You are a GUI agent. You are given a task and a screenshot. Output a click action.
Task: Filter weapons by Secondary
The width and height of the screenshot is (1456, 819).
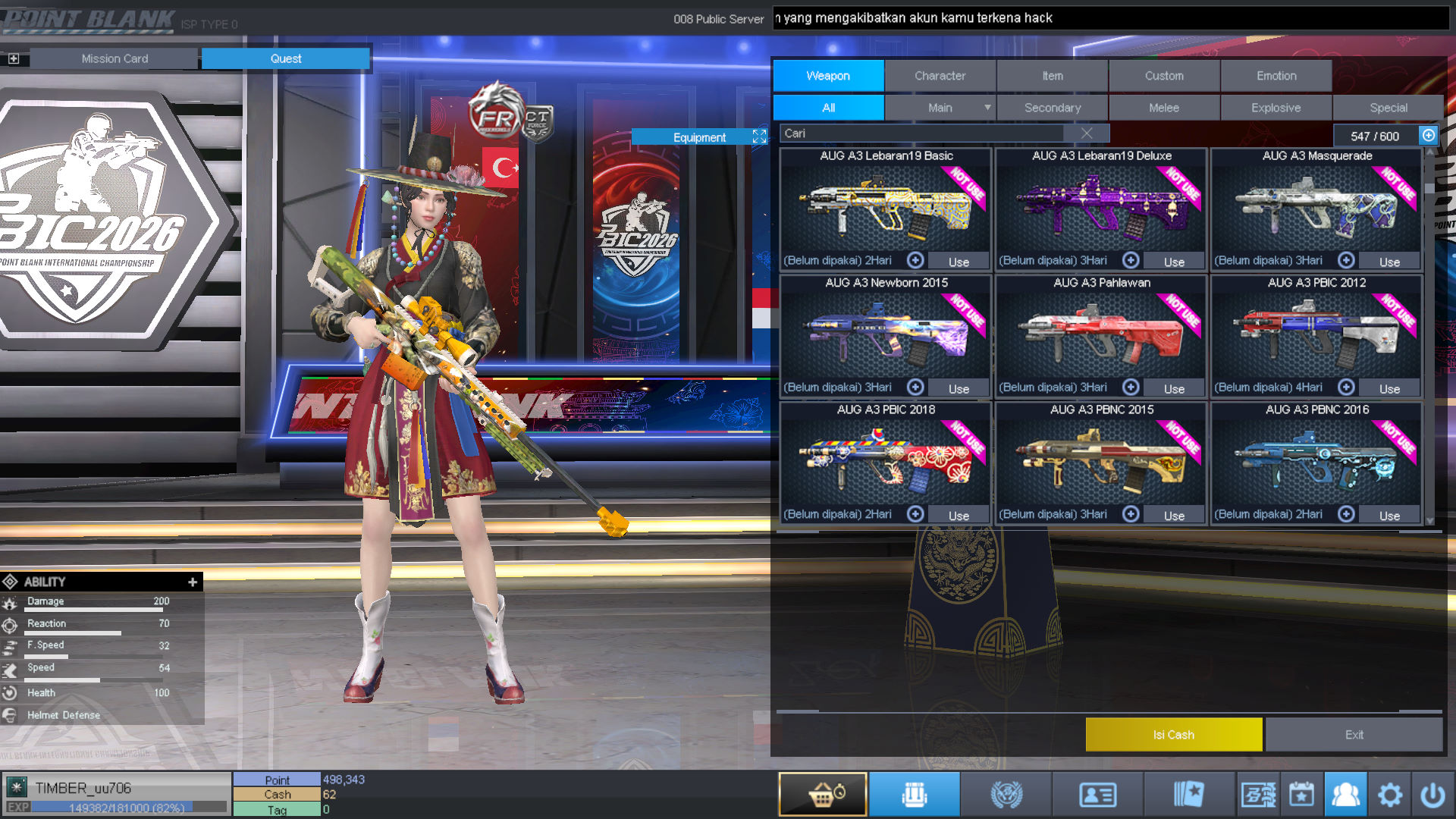(1052, 108)
